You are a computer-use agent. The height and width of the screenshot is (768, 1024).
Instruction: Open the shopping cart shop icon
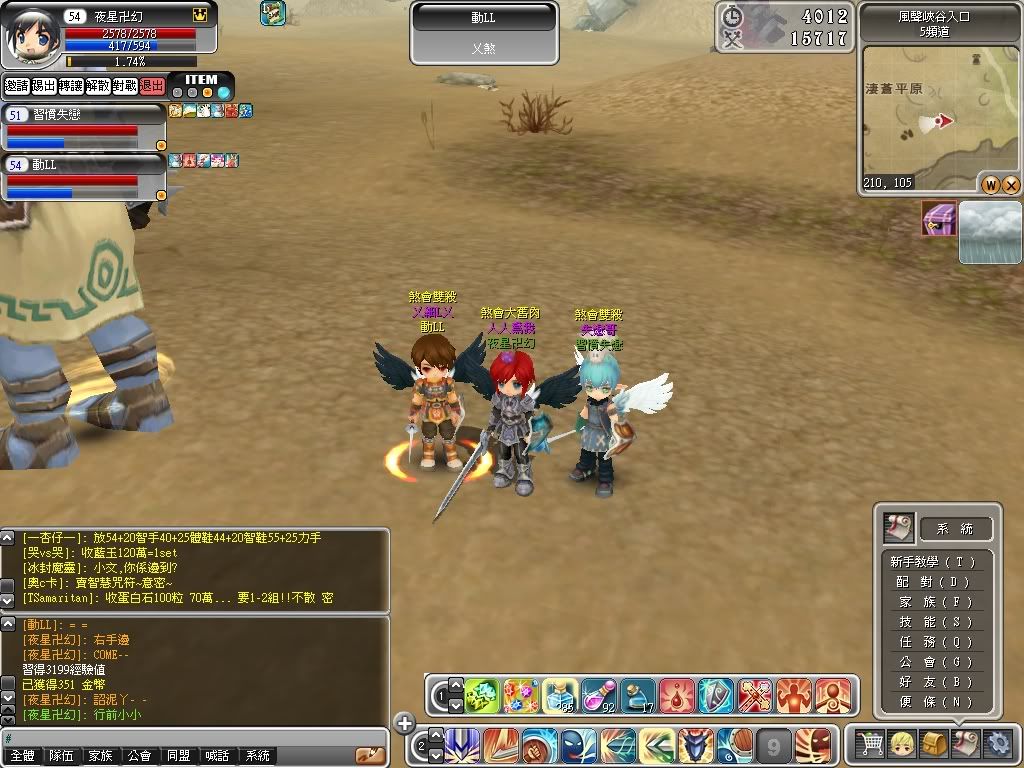[871, 743]
